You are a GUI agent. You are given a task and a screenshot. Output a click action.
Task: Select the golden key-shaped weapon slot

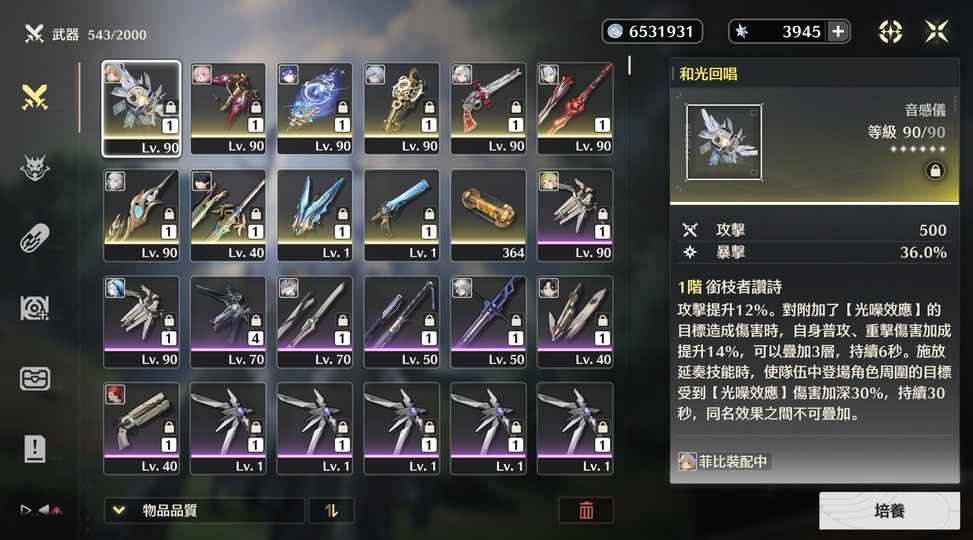(x=402, y=108)
